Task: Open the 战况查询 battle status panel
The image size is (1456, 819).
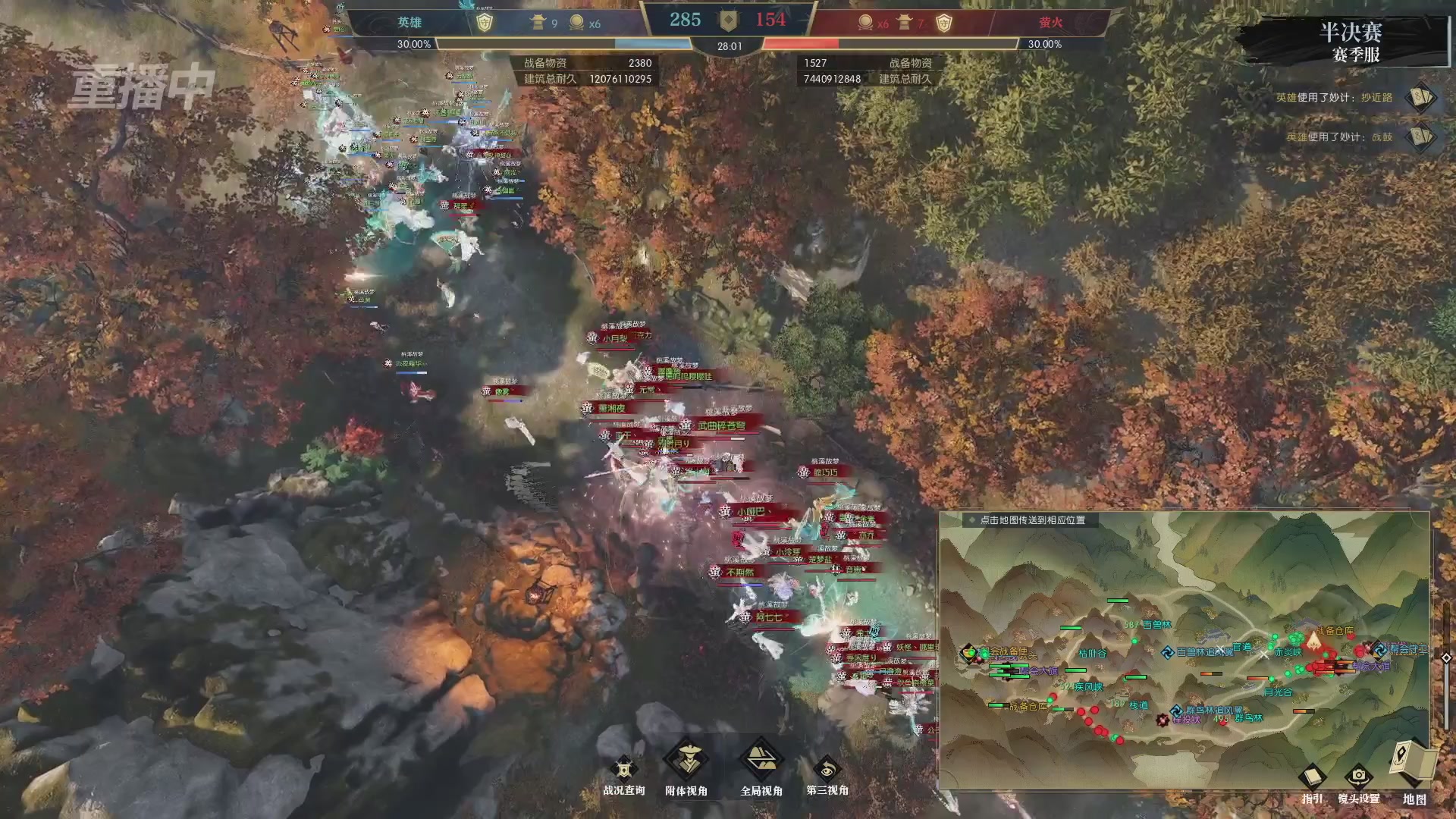Action: click(623, 770)
